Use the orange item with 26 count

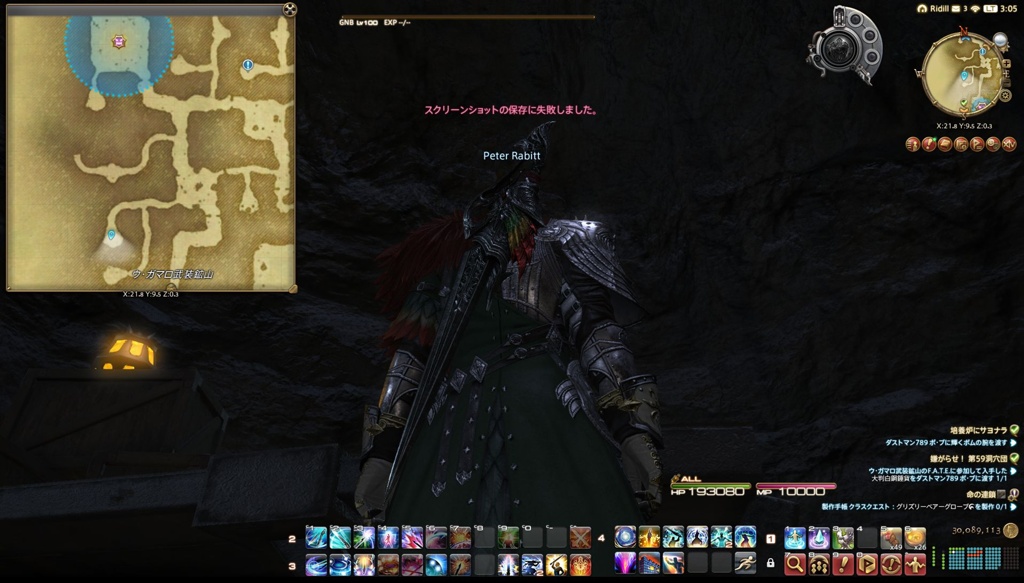pos(915,538)
